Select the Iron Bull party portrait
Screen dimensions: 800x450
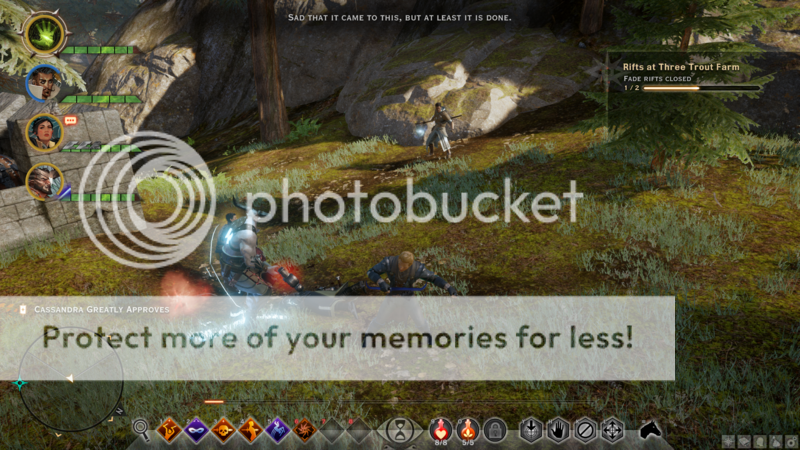coord(44,181)
